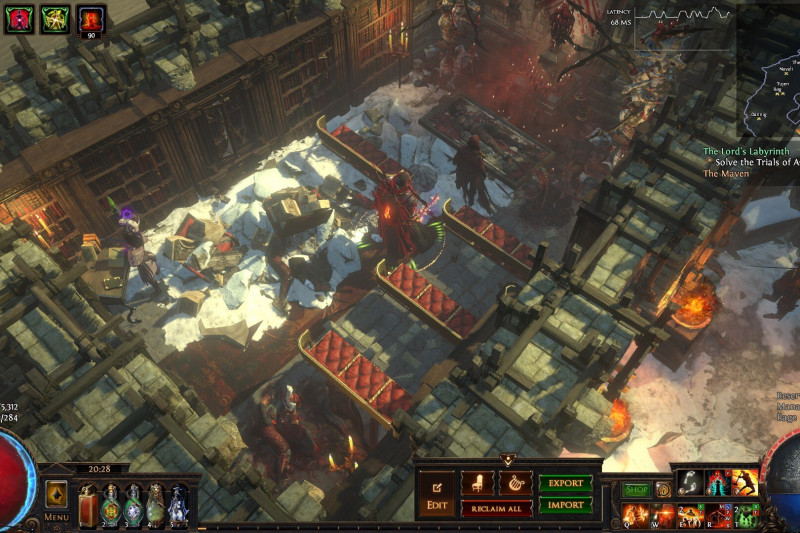Collapse the hideout panel with the arrow

click(x=507, y=459)
